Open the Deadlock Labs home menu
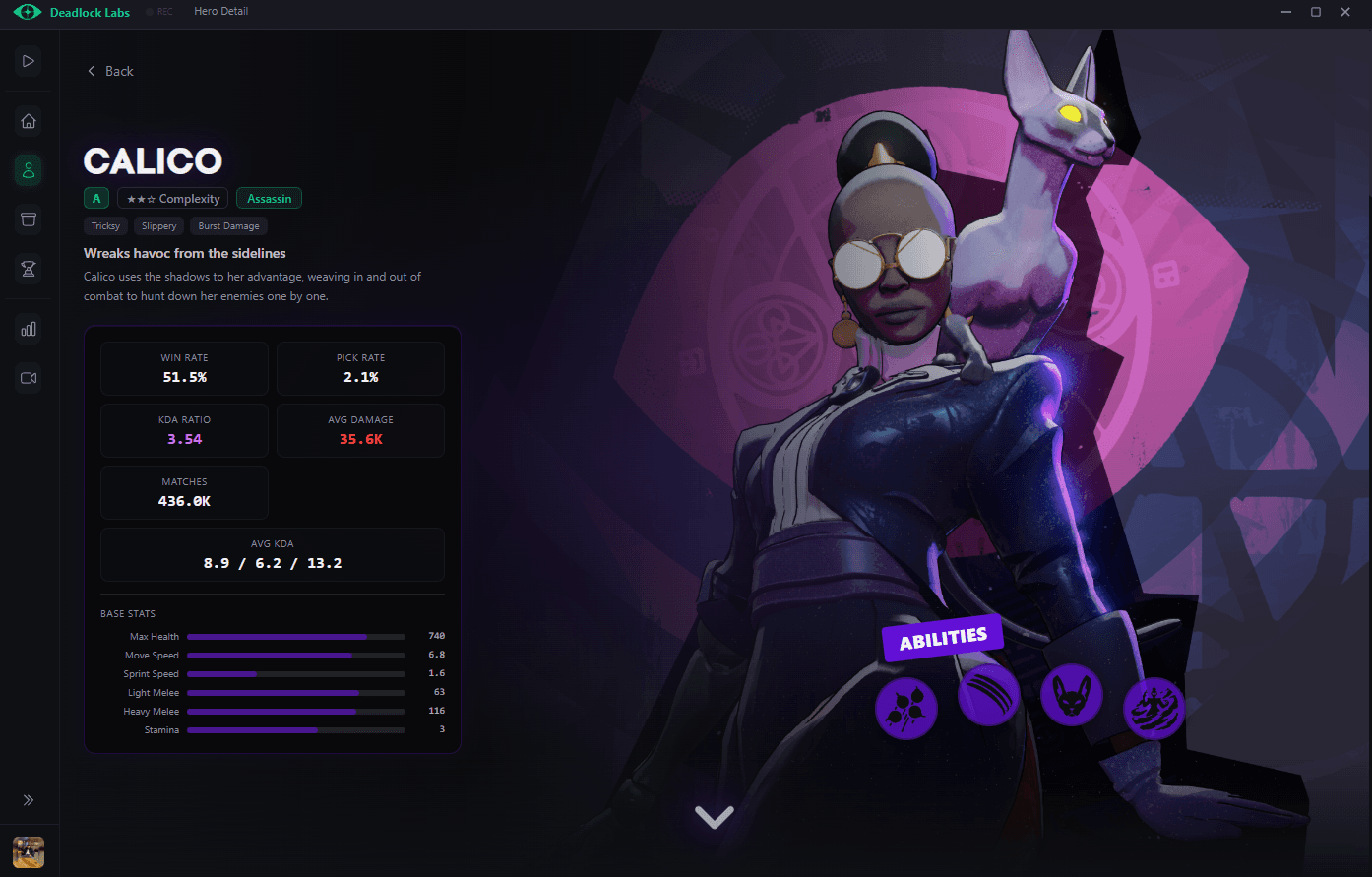Screen dimensions: 1372x877 (71, 12)
